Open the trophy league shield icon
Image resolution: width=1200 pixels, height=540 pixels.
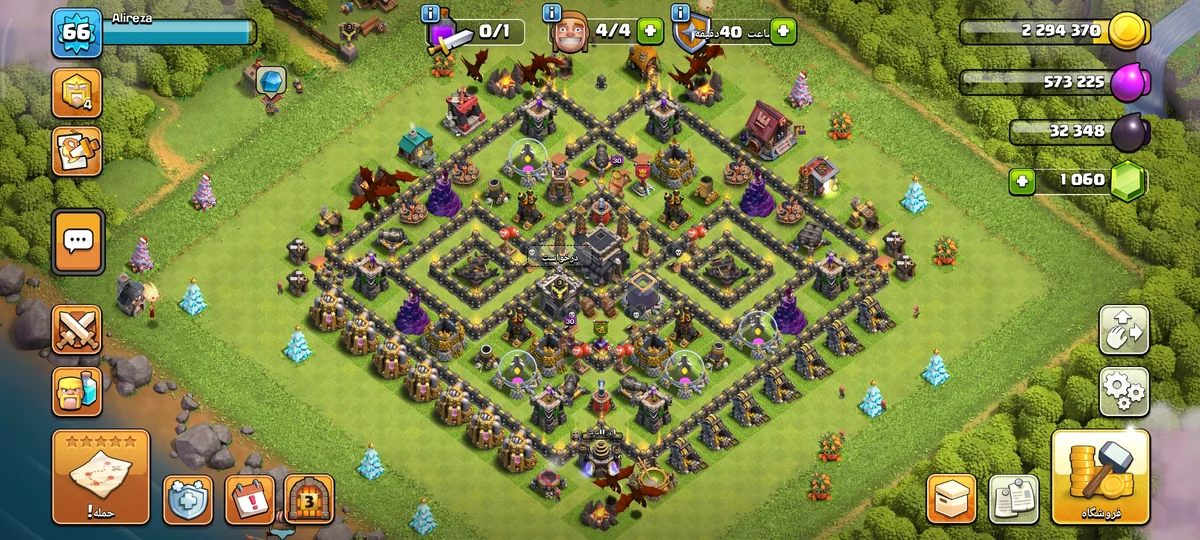click(77, 93)
